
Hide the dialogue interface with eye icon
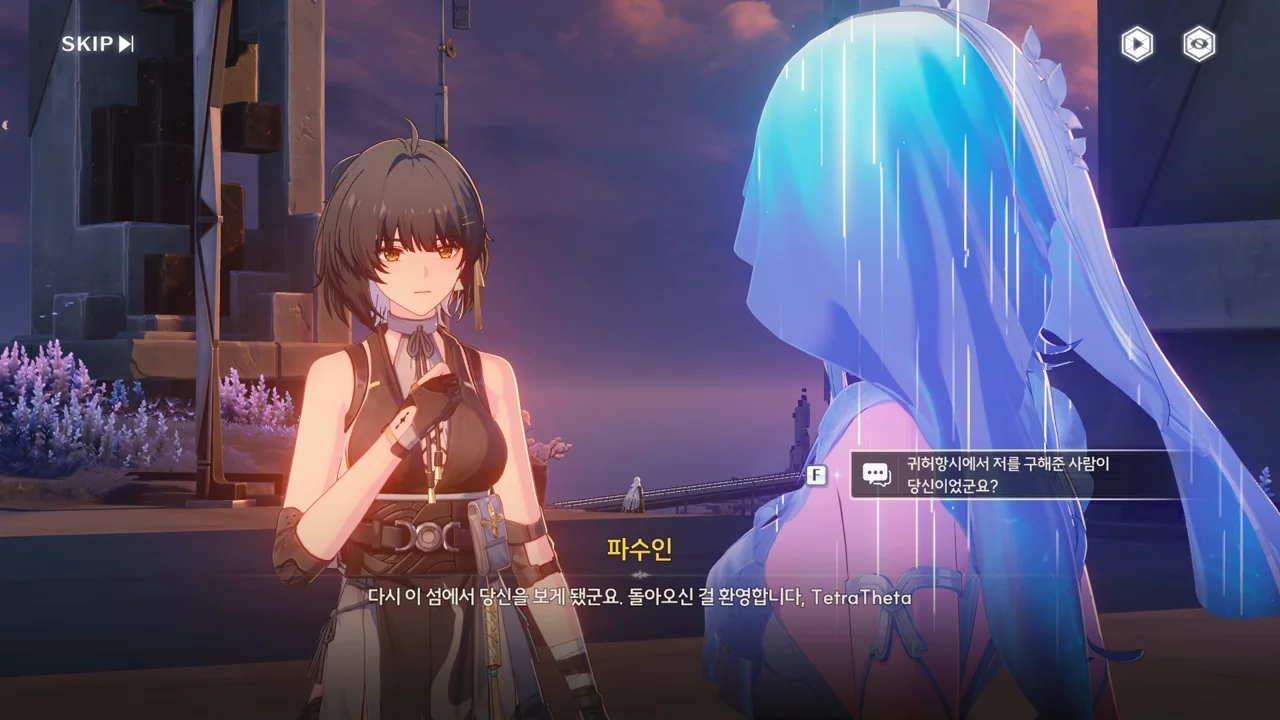[1198, 44]
